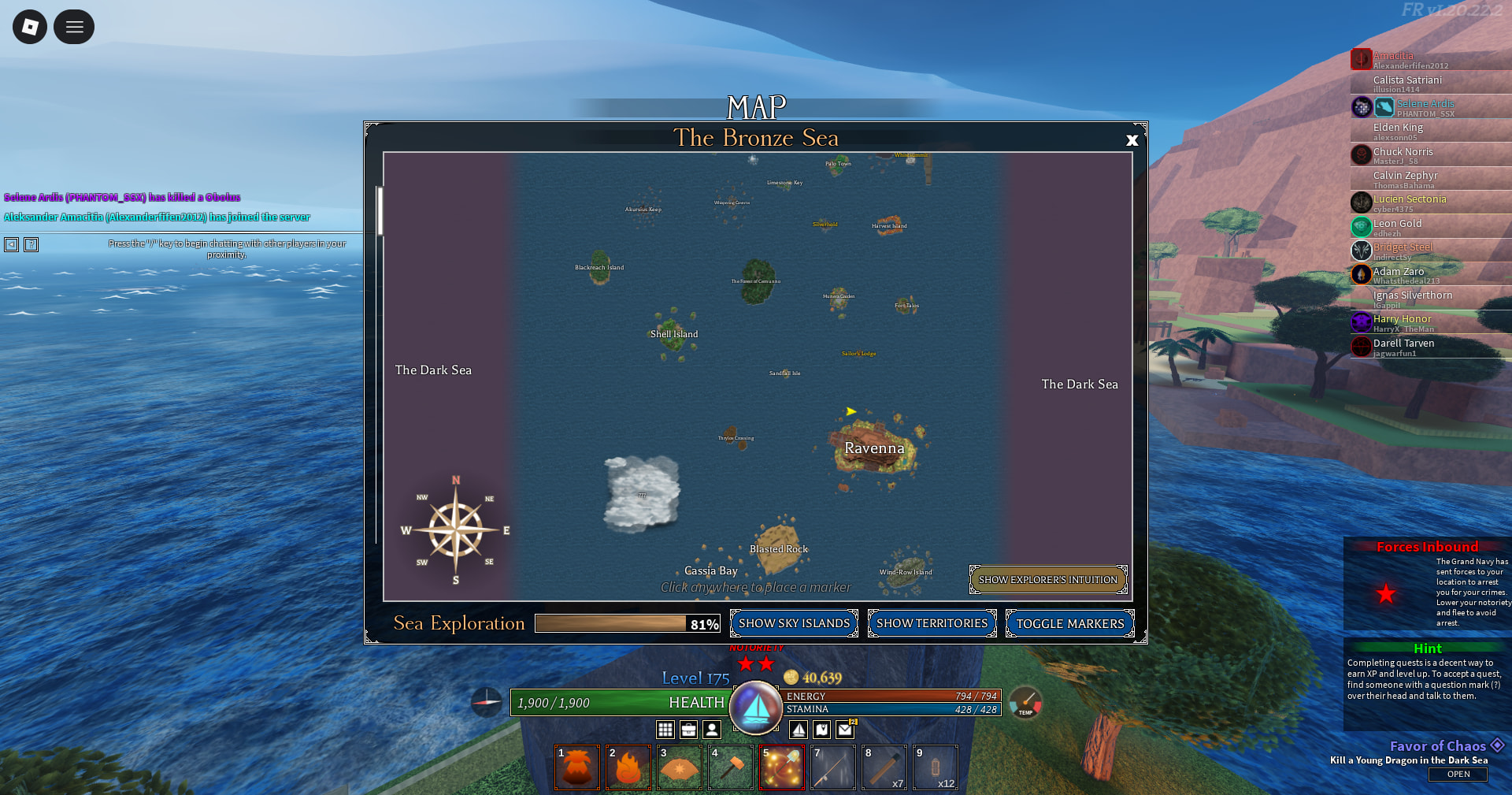Select the glowing shovel in slot 5
This screenshot has width=1512, height=795.
(x=782, y=767)
